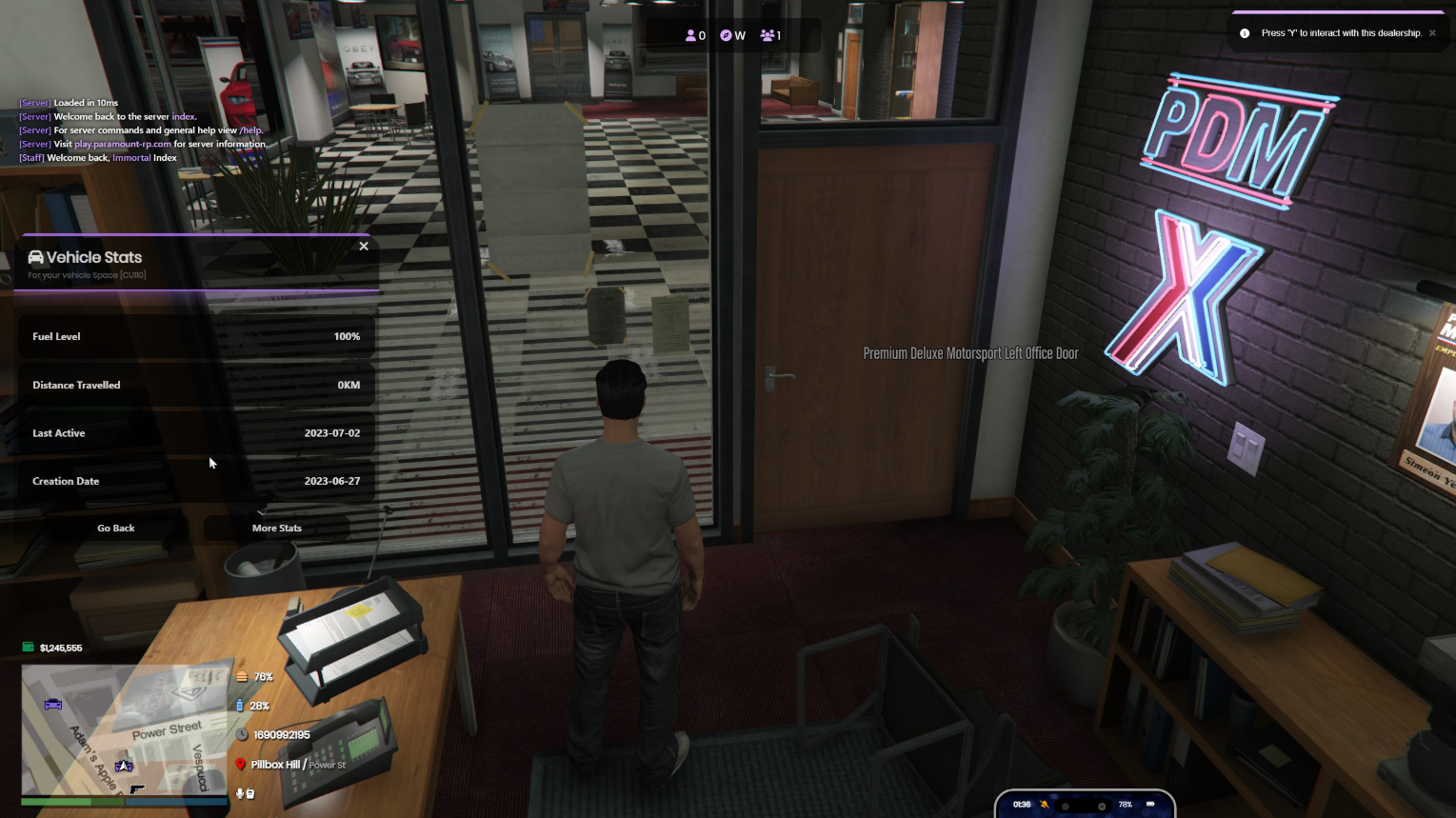The height and width of the screenshot is (818, 1456).
Task: Click the /help command in chat
Action: pos(250,130)
